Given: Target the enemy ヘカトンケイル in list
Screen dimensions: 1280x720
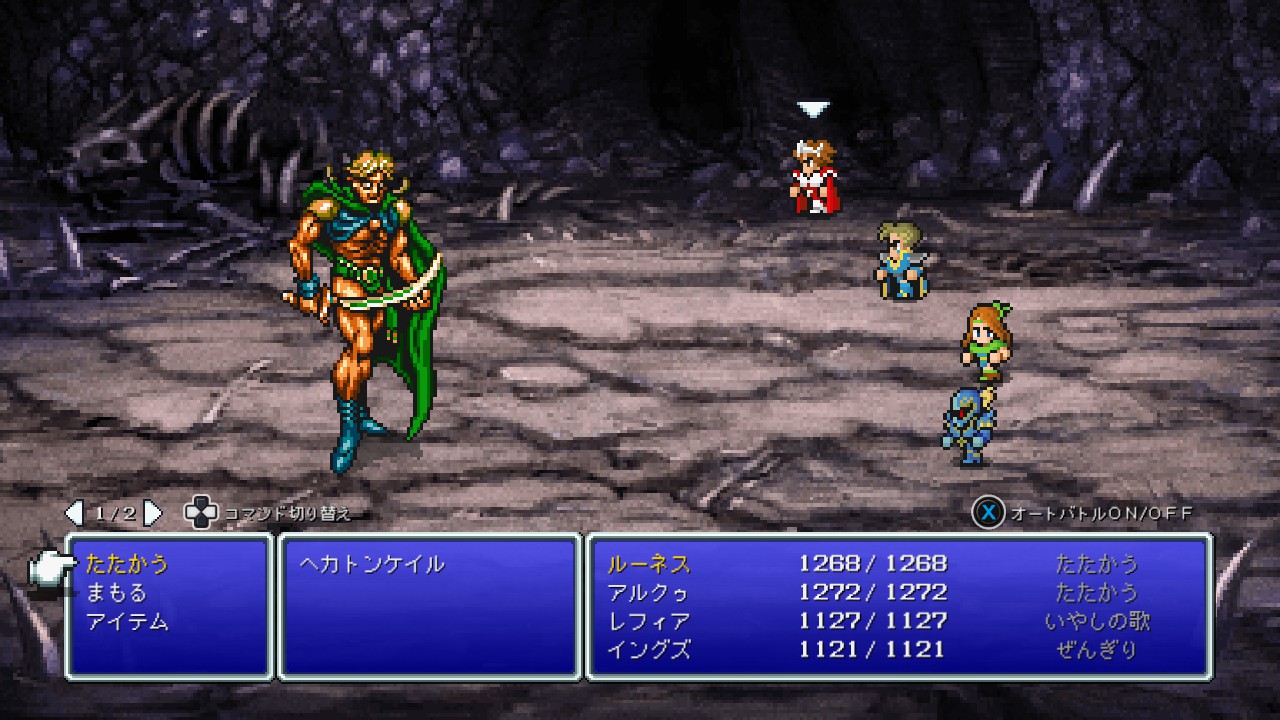Looking at the screenshot, I should pyautogui.click(x=372, y=564).
